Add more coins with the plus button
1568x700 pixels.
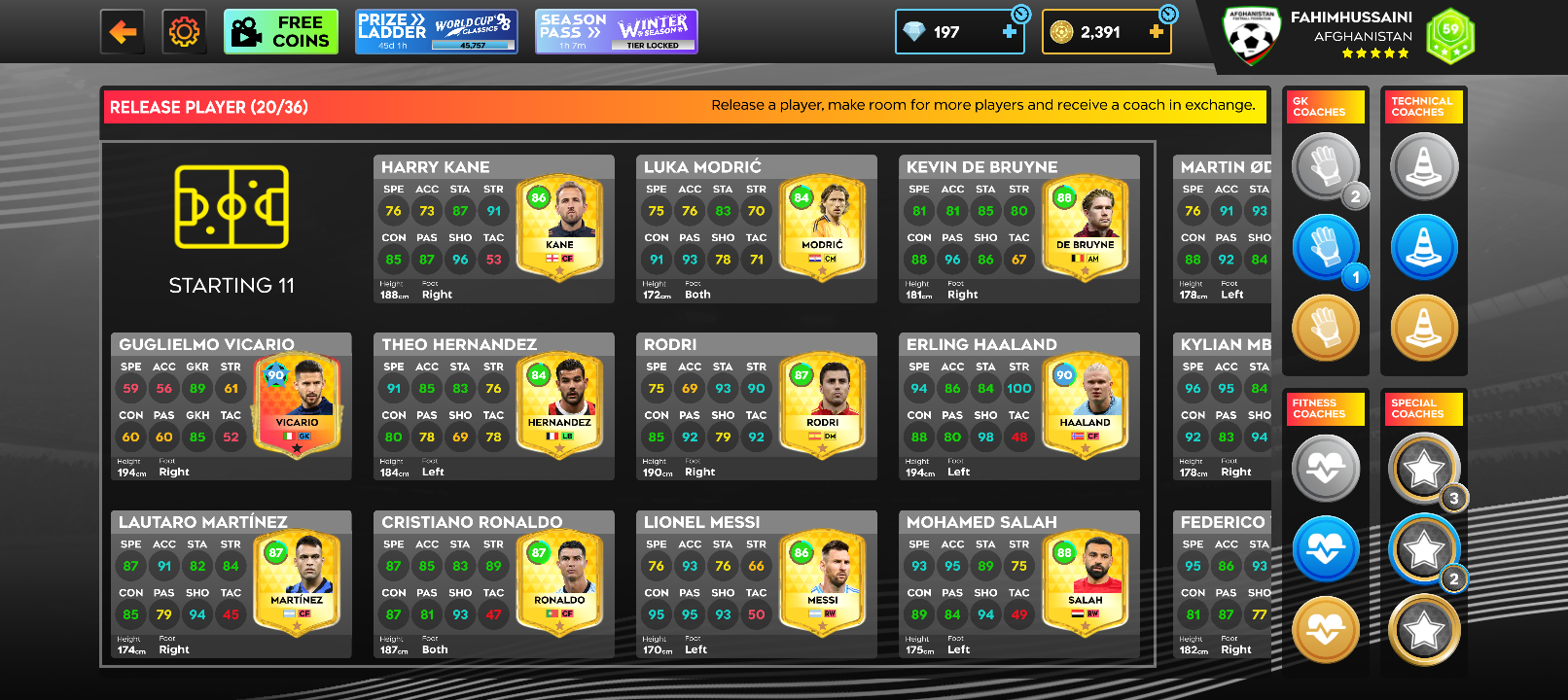pos(1156,32)
